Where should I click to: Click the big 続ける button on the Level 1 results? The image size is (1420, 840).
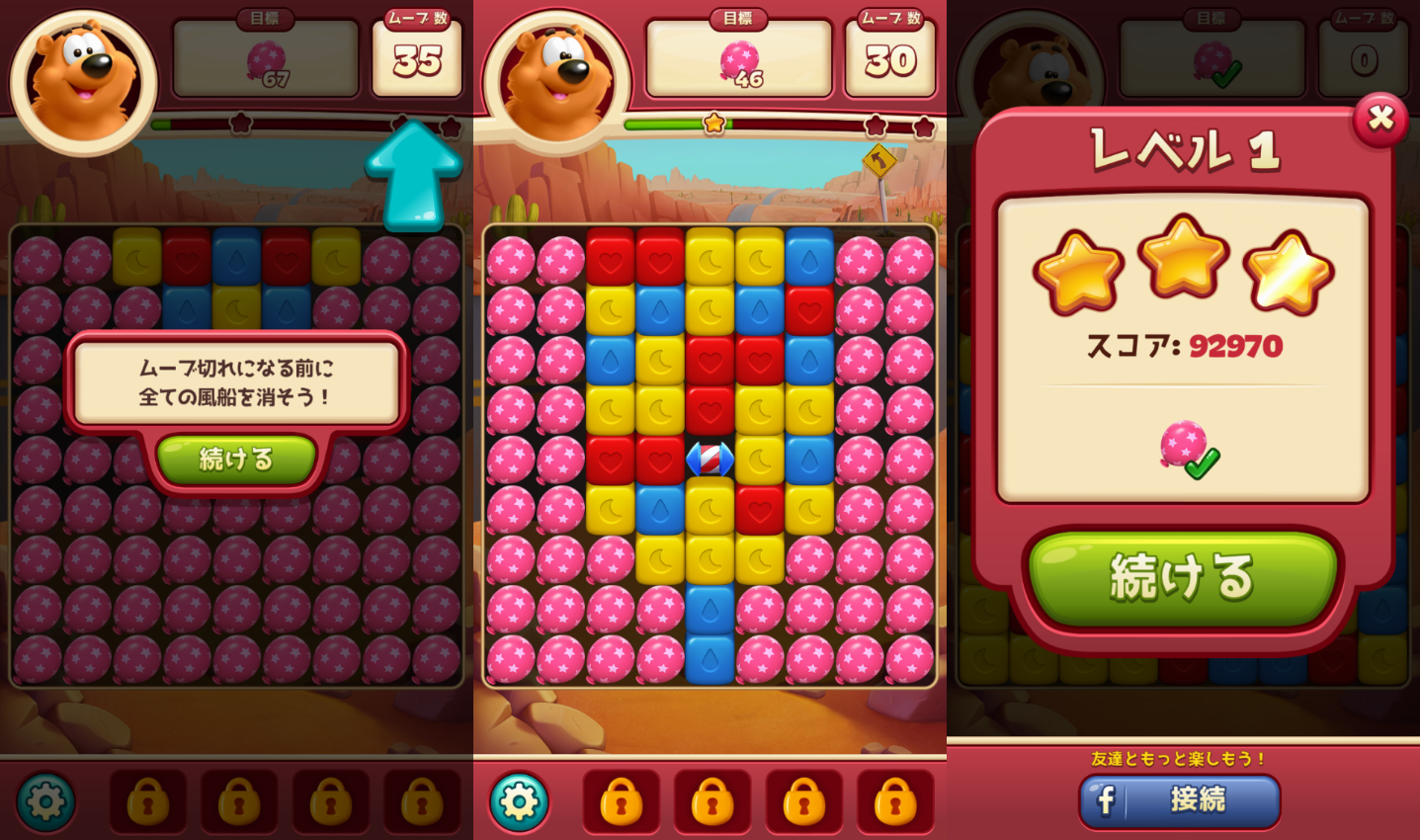(1182, 577)
